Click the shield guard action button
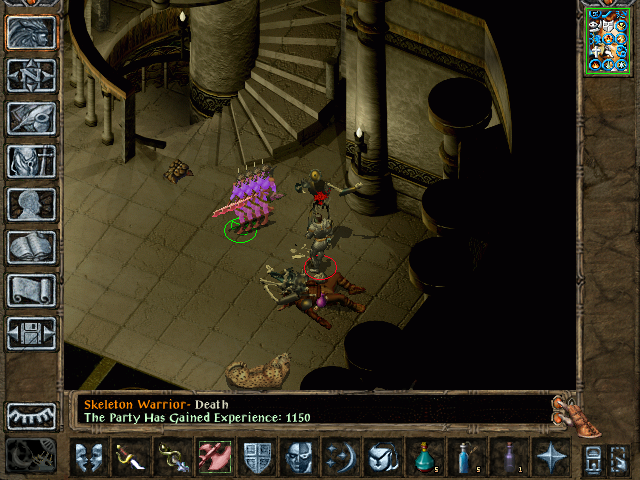The width and height of the screenshot is (640, 480). tap(256, 458)
